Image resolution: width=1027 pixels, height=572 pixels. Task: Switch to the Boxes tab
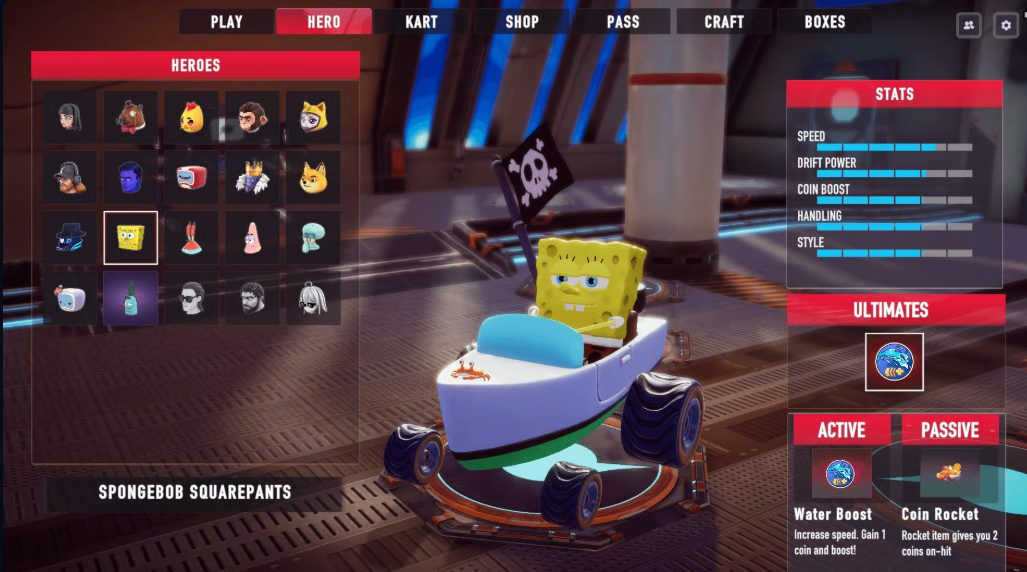pos(824,21)
